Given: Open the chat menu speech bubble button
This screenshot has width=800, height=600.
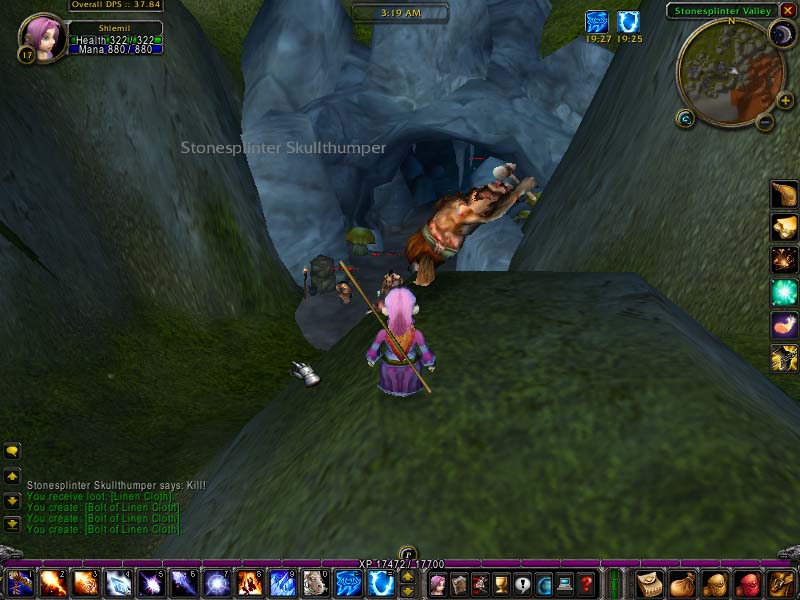Looking at the screenshot, I should pyautogui.click(x=12, y=451).
